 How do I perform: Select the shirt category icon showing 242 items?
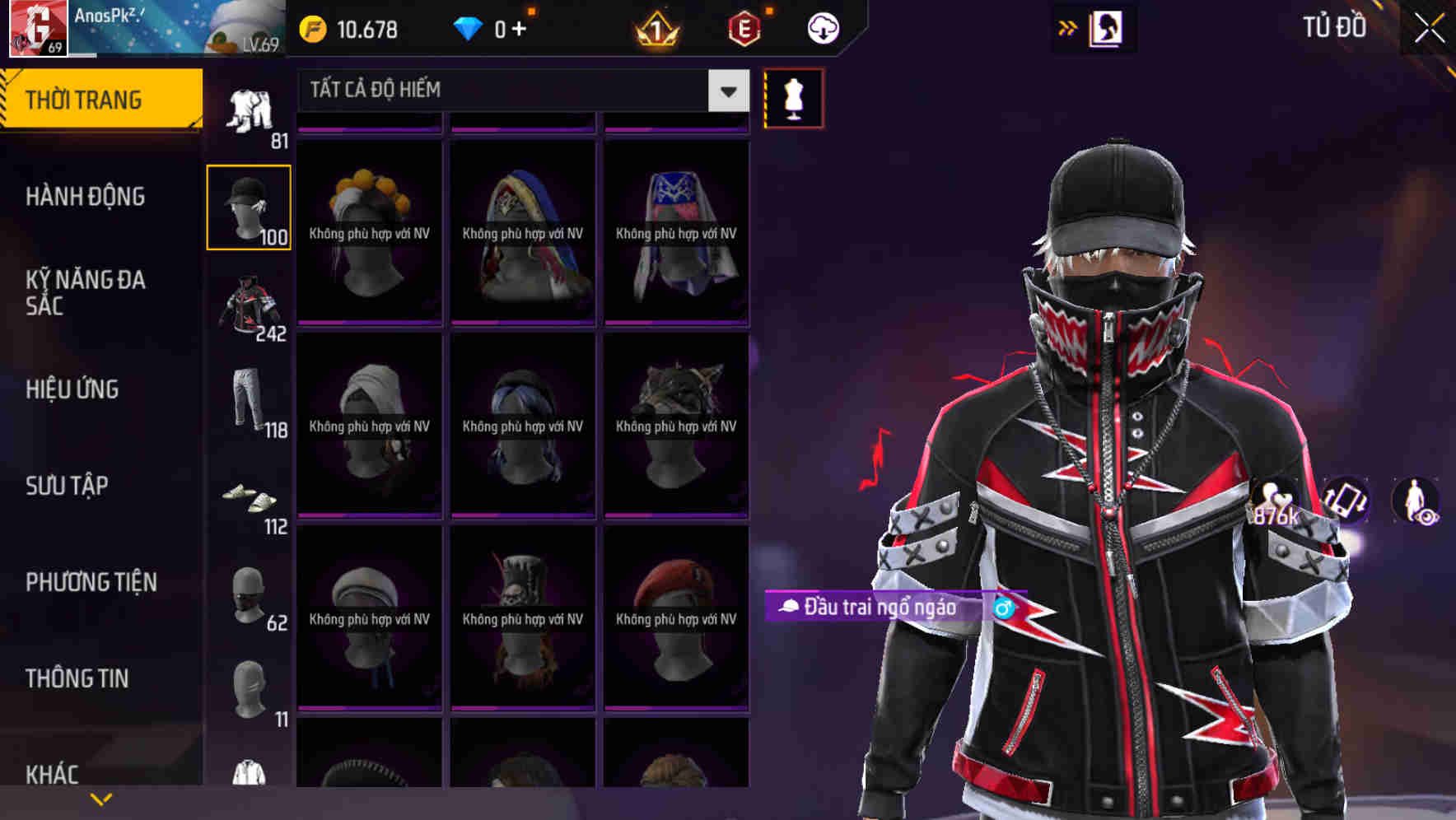[x=249, y=305]
